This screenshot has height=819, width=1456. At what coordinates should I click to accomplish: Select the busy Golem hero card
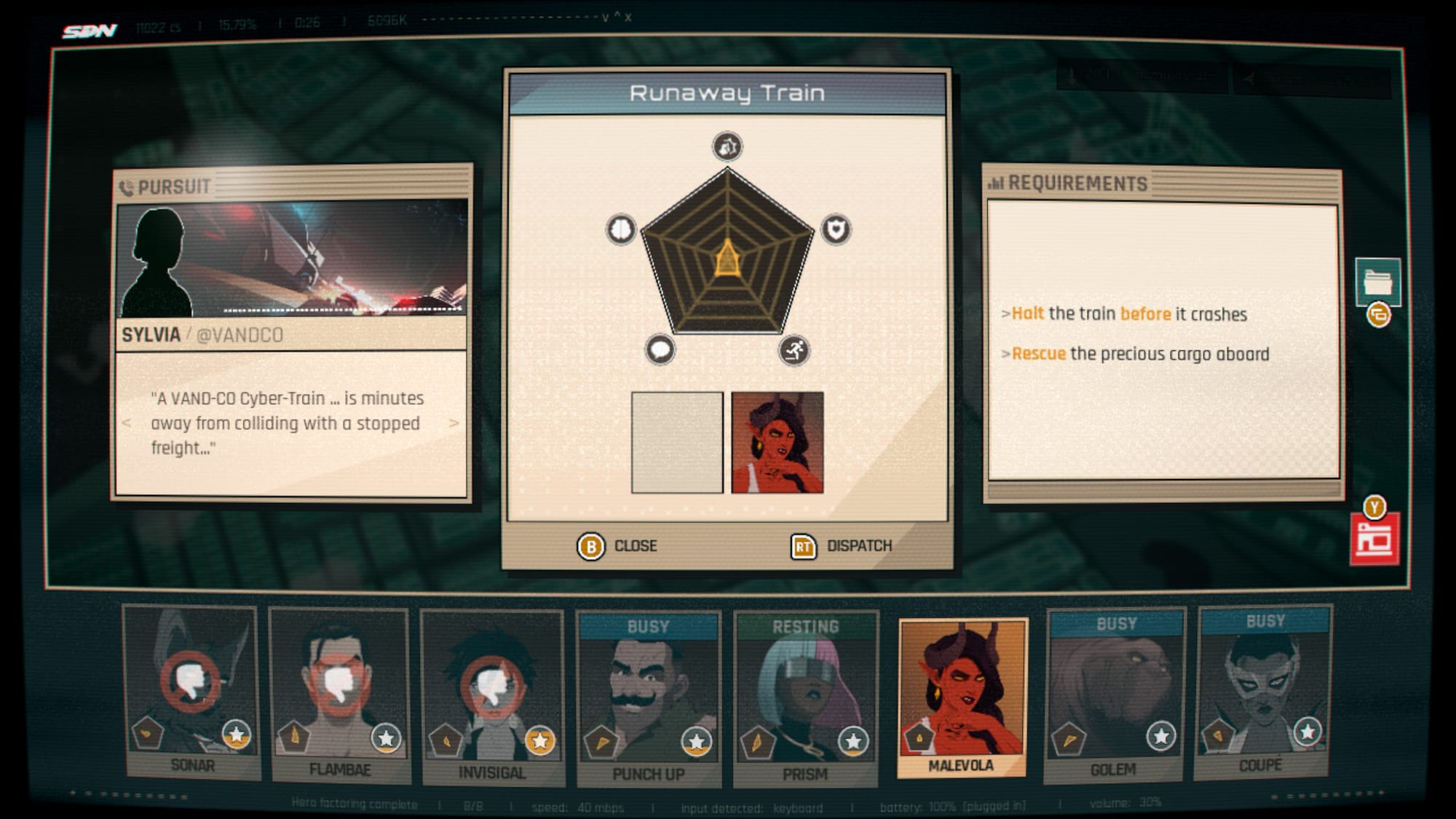tap(1115, 695)
